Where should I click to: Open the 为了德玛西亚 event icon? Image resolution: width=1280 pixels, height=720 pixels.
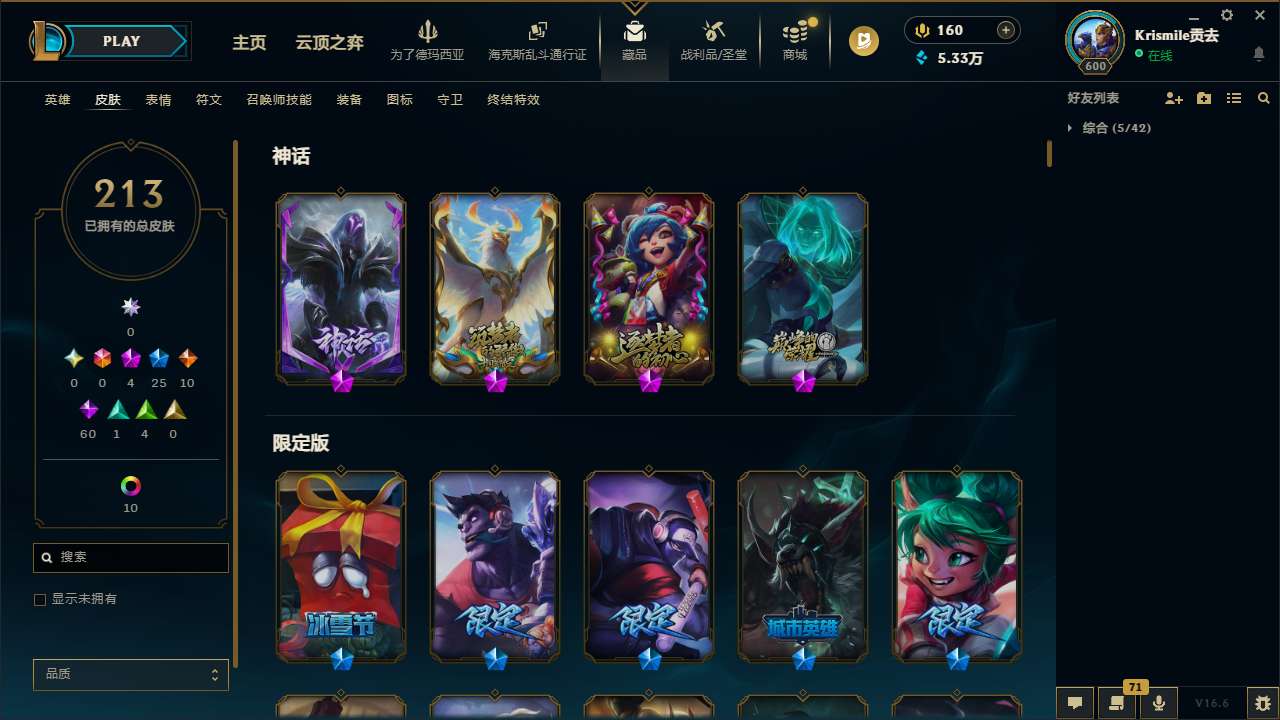428,41
